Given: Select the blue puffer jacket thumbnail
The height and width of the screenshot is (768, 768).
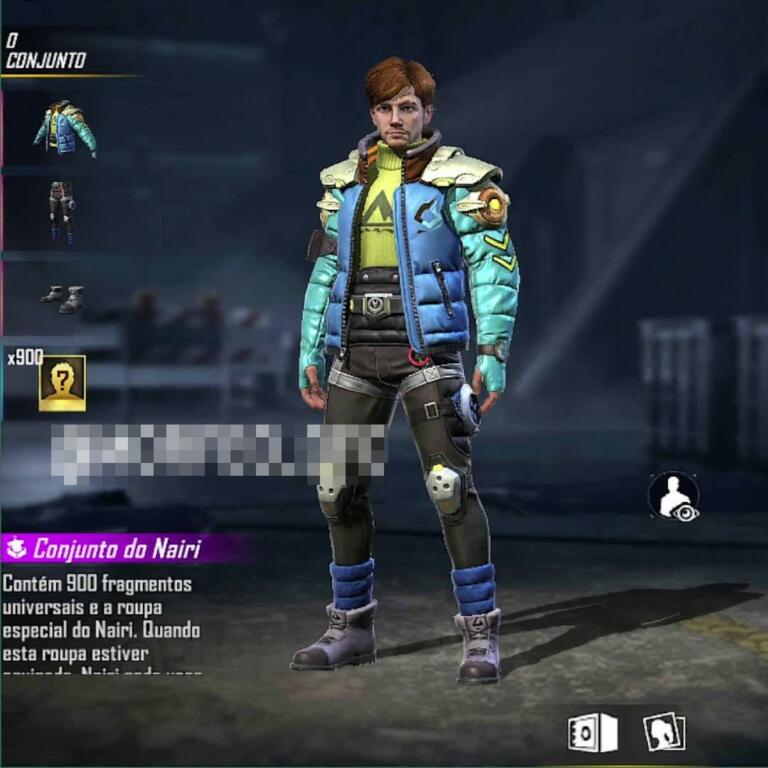Looking at the screenshot, I should pyautogui.click(x=64, y=128).
